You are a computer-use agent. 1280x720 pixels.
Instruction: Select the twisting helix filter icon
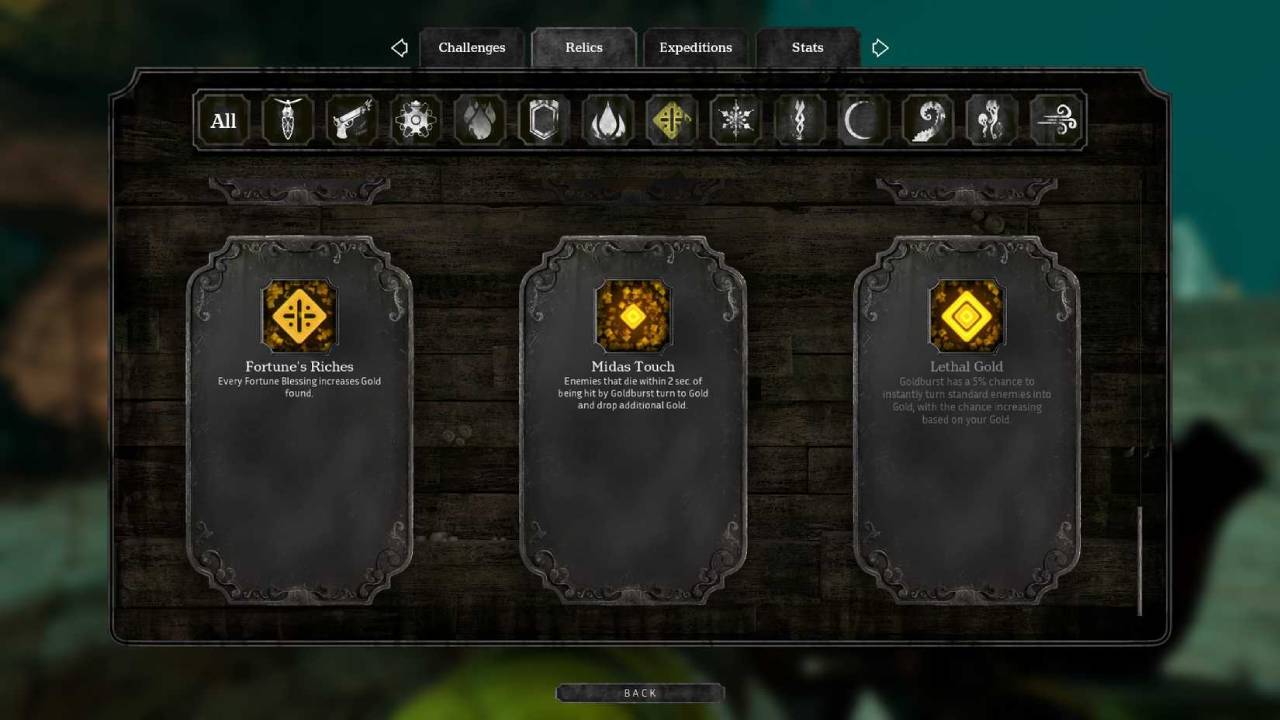799,120
